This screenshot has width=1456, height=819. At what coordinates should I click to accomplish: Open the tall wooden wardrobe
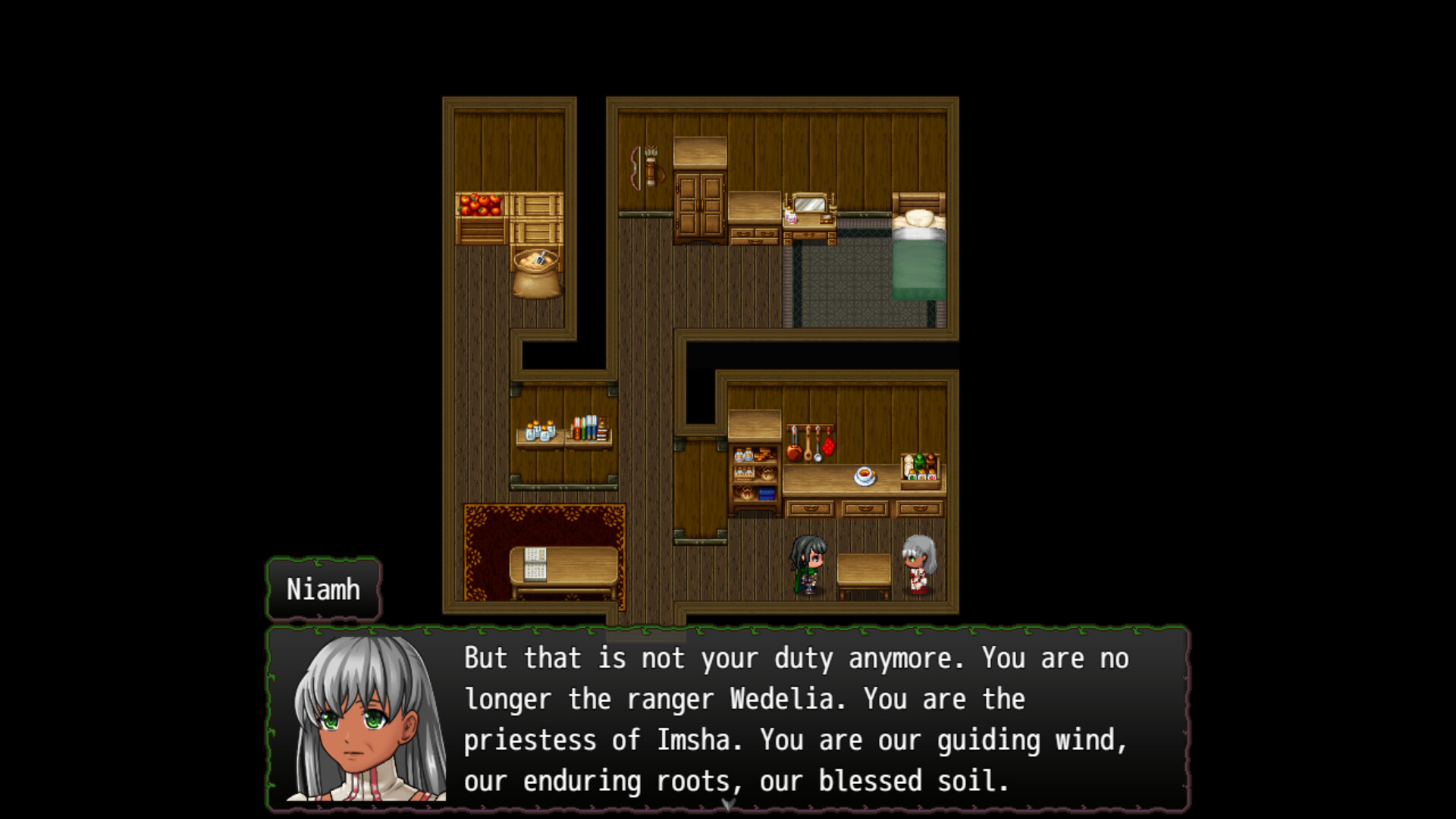(700, 206)
